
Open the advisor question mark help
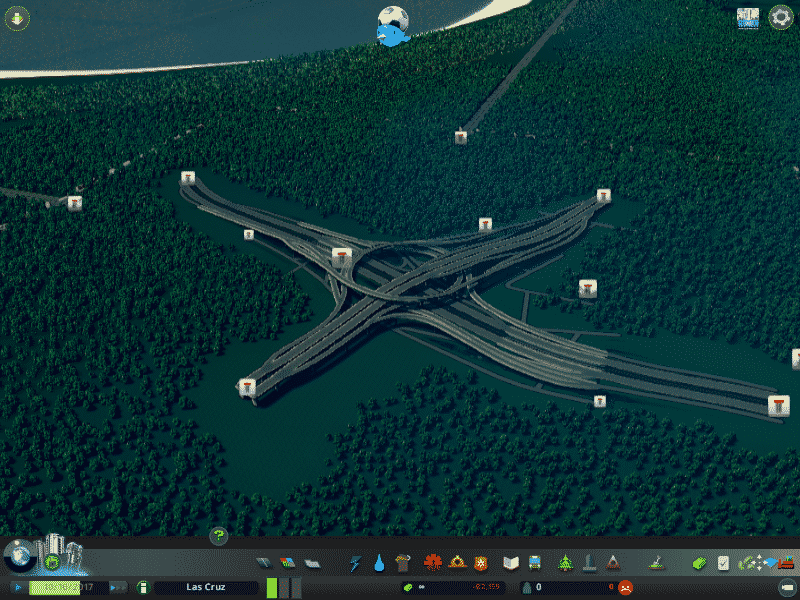[x=218, y=537]
